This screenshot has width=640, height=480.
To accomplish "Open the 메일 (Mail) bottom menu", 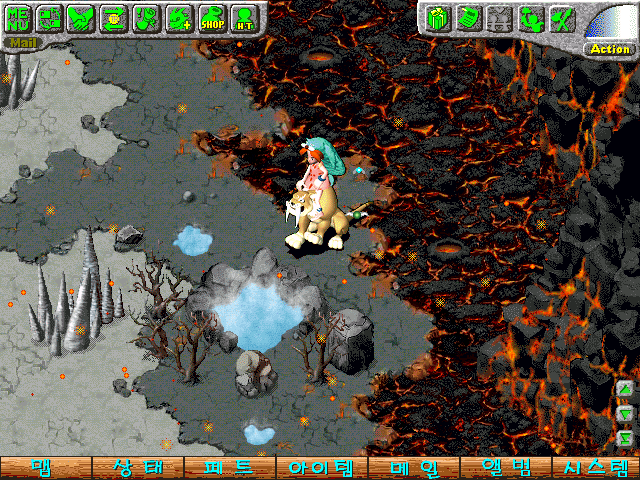I will tap(412, 468).
